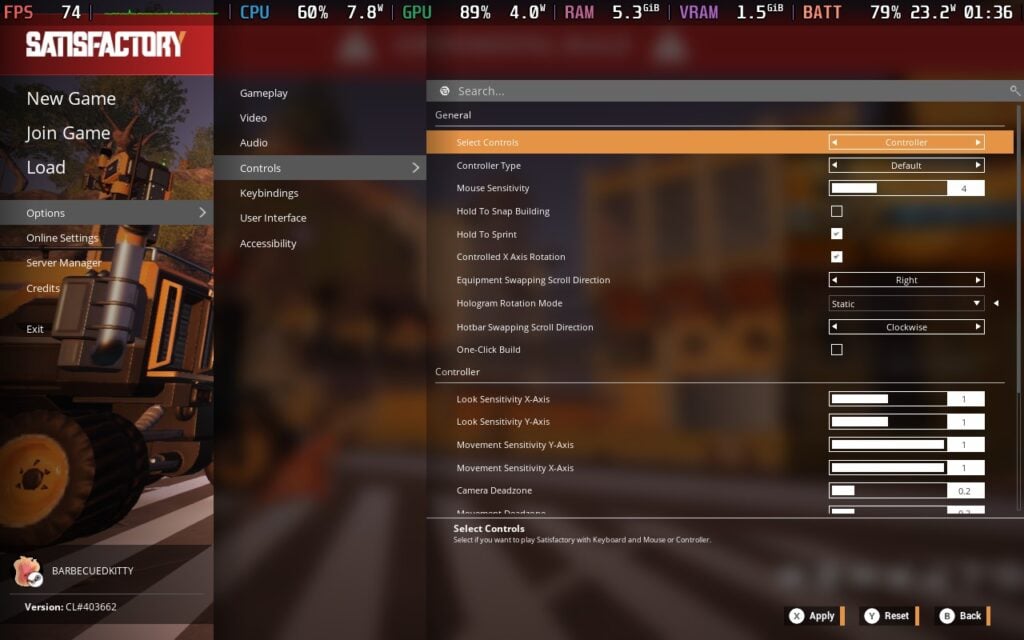
Task: Enable the One-Click Build checkbox
Action: click(837, 350)
